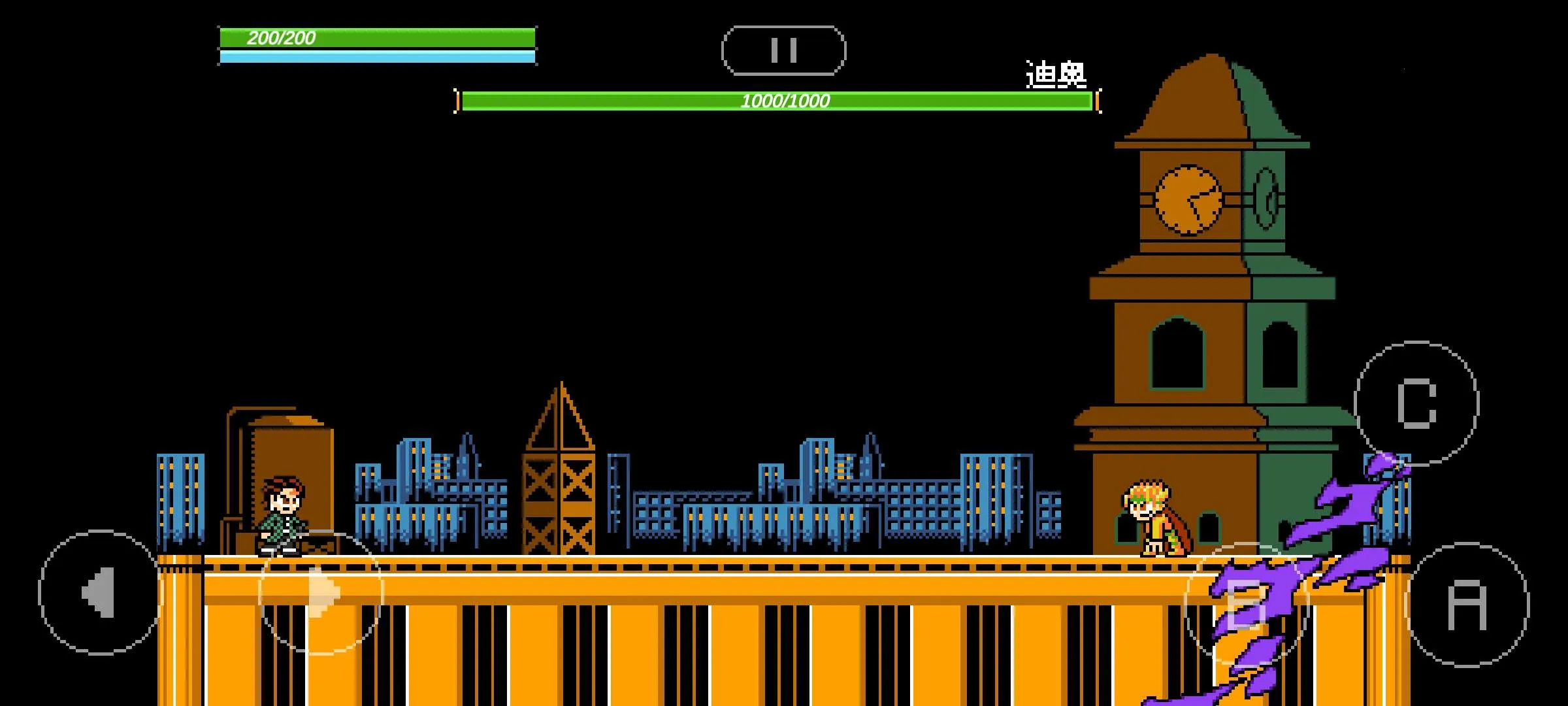Tap the right arrow move button
The image size is (1568, 706).
pyautogui.click(x=321, y=592)
